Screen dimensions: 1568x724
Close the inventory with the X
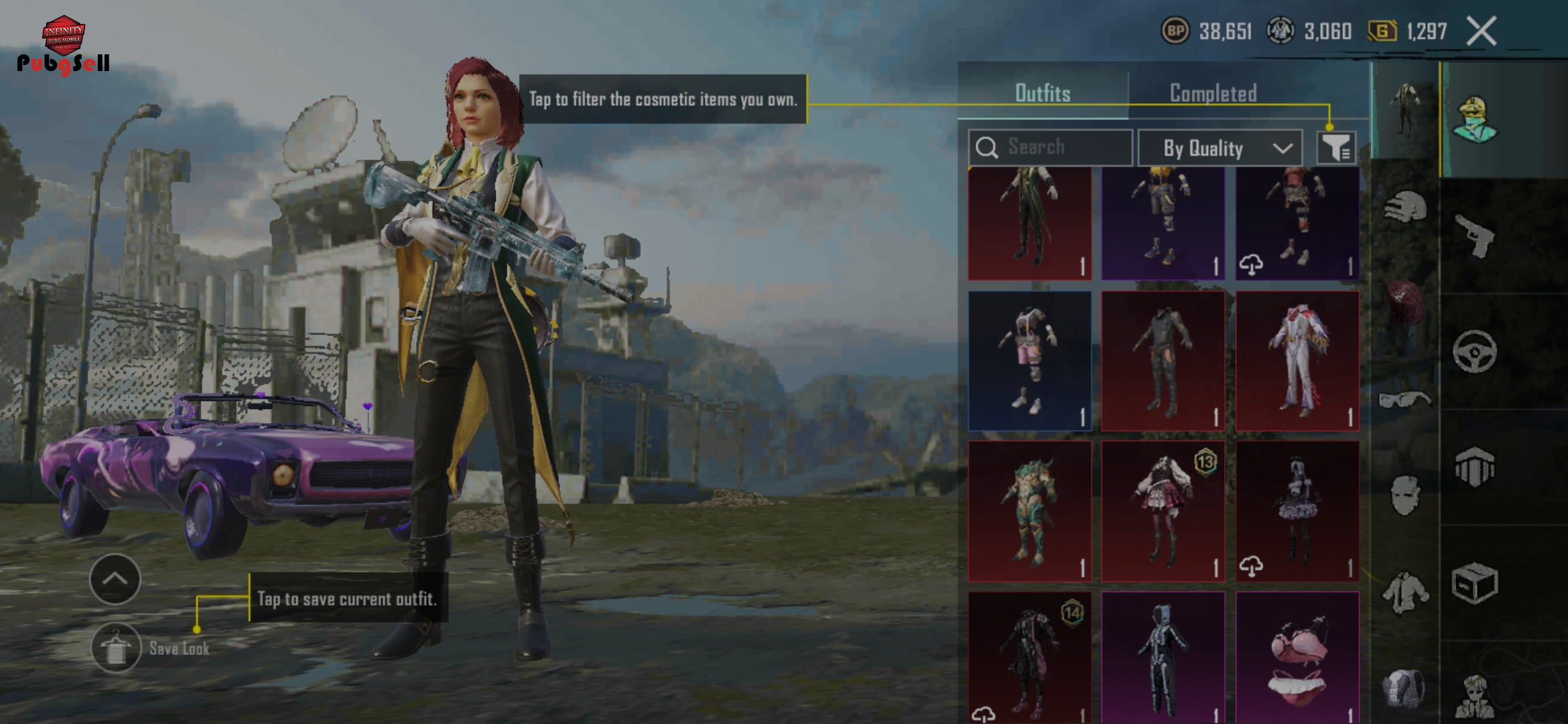pos(1481,31)
